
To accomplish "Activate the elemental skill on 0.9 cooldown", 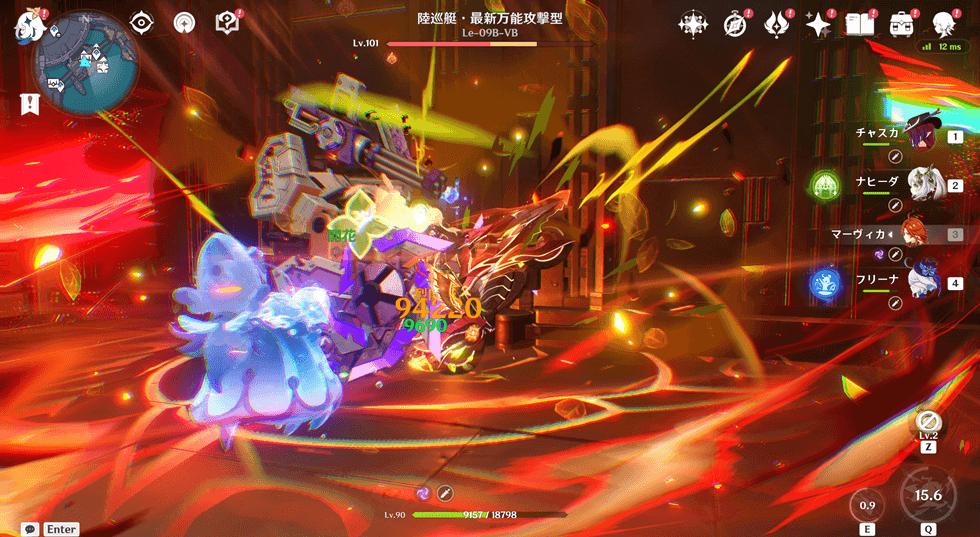I will pyautogui.click(x=867, y=504).
